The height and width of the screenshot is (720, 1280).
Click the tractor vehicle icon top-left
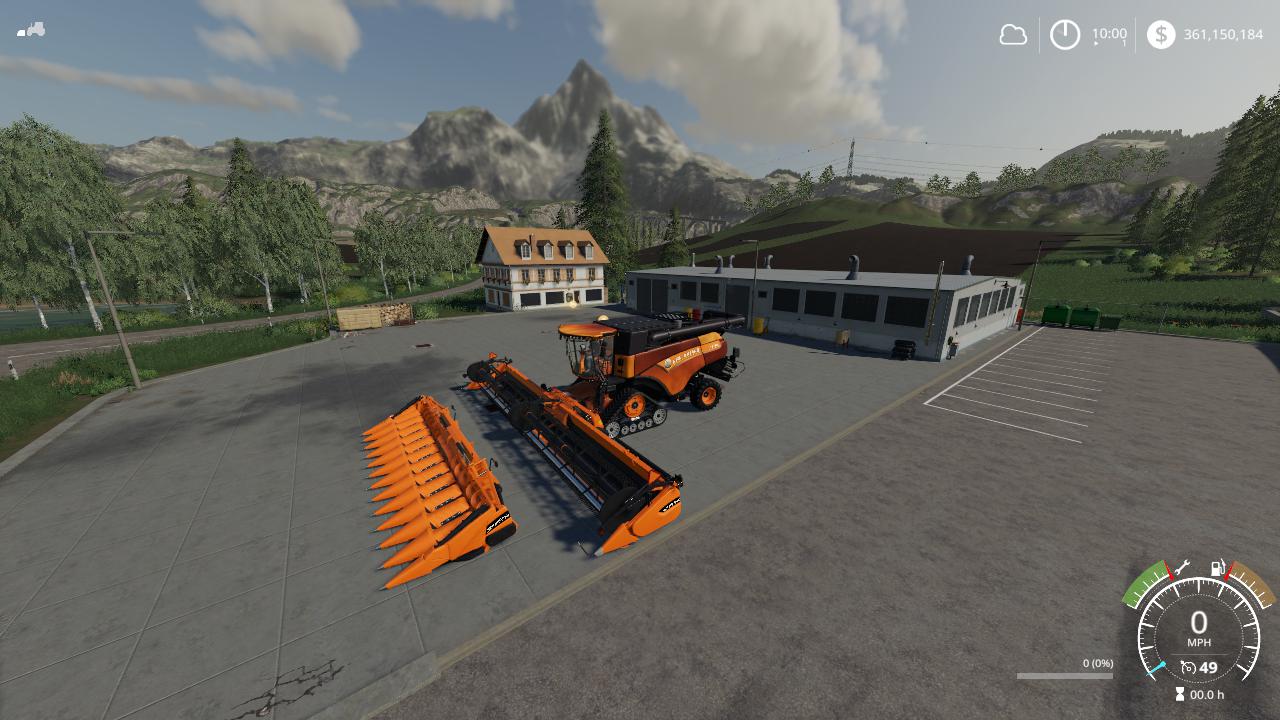click(x=33, y=31)
